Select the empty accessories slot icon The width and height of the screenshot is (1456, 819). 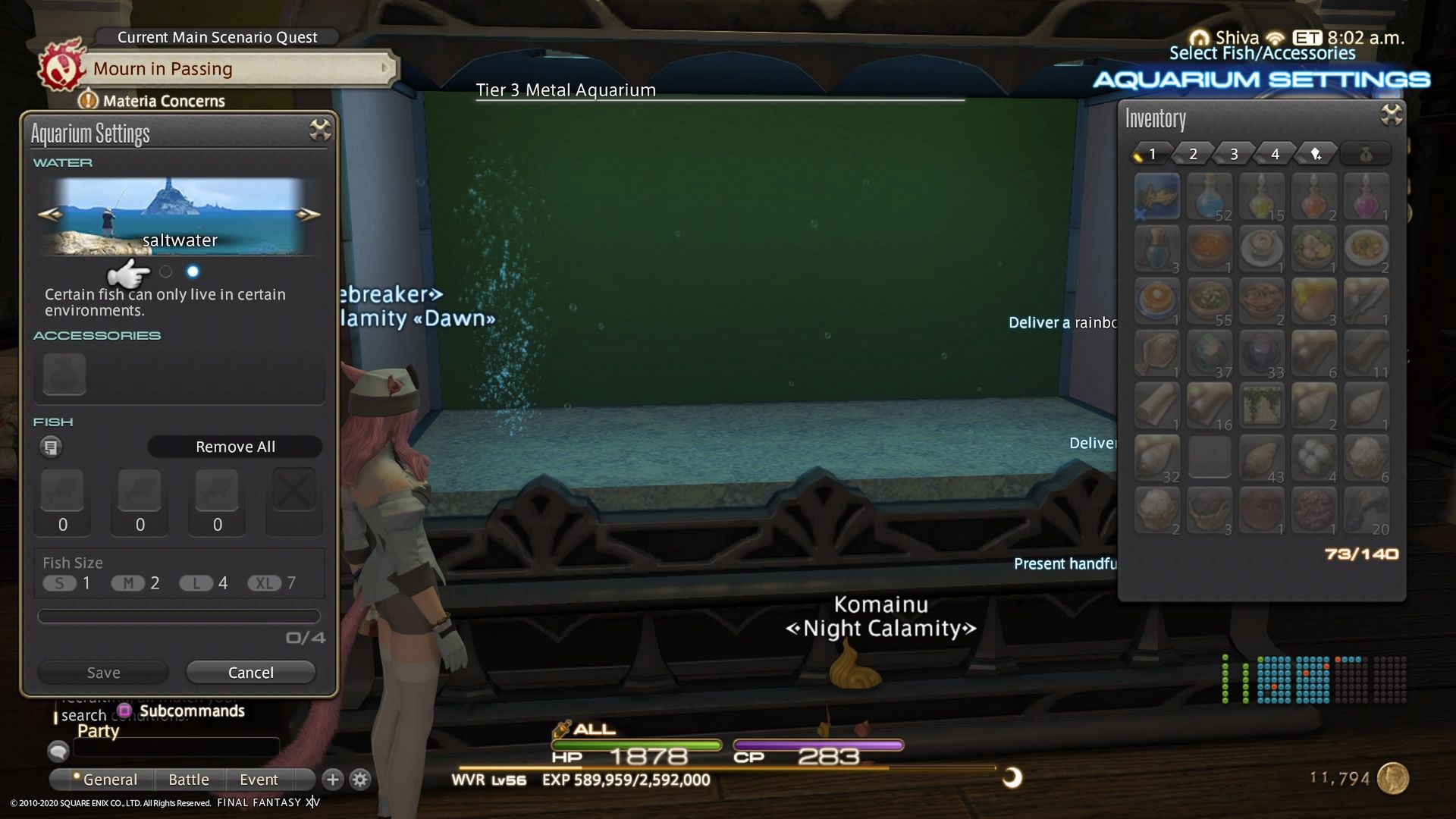click(x=64, y=375)
